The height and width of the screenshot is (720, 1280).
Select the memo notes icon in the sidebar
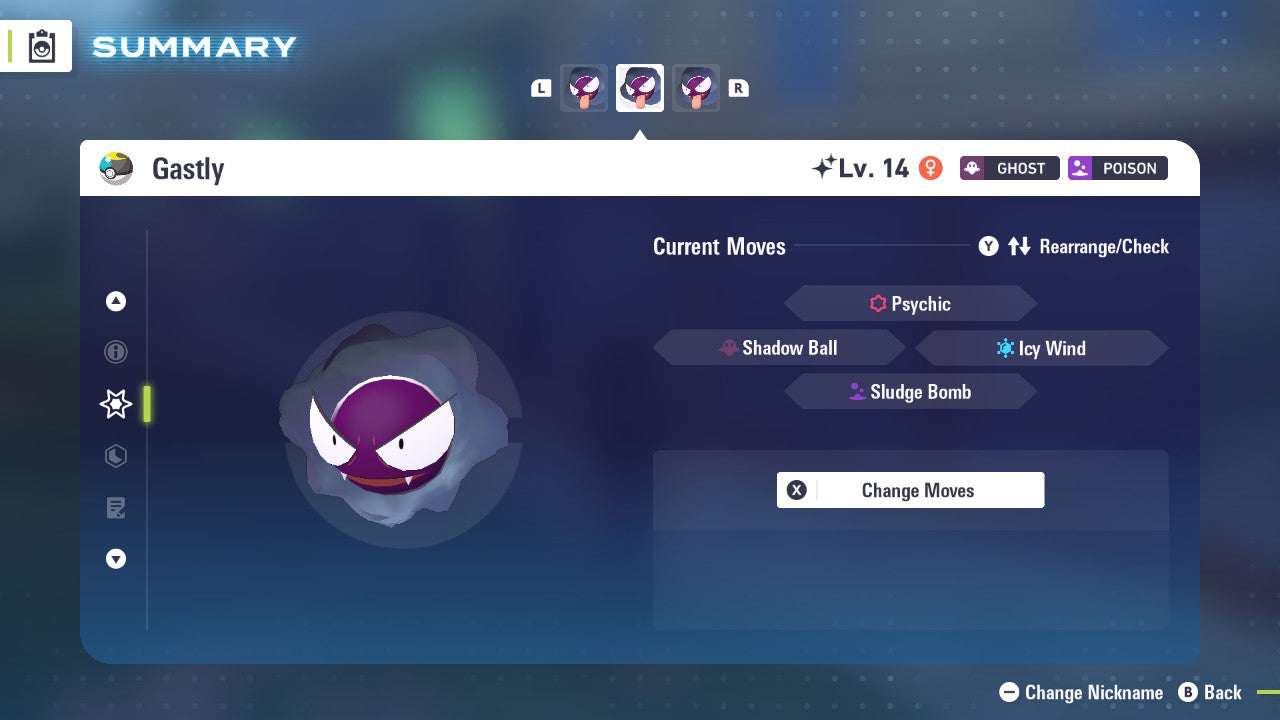(x=116, y=508)
